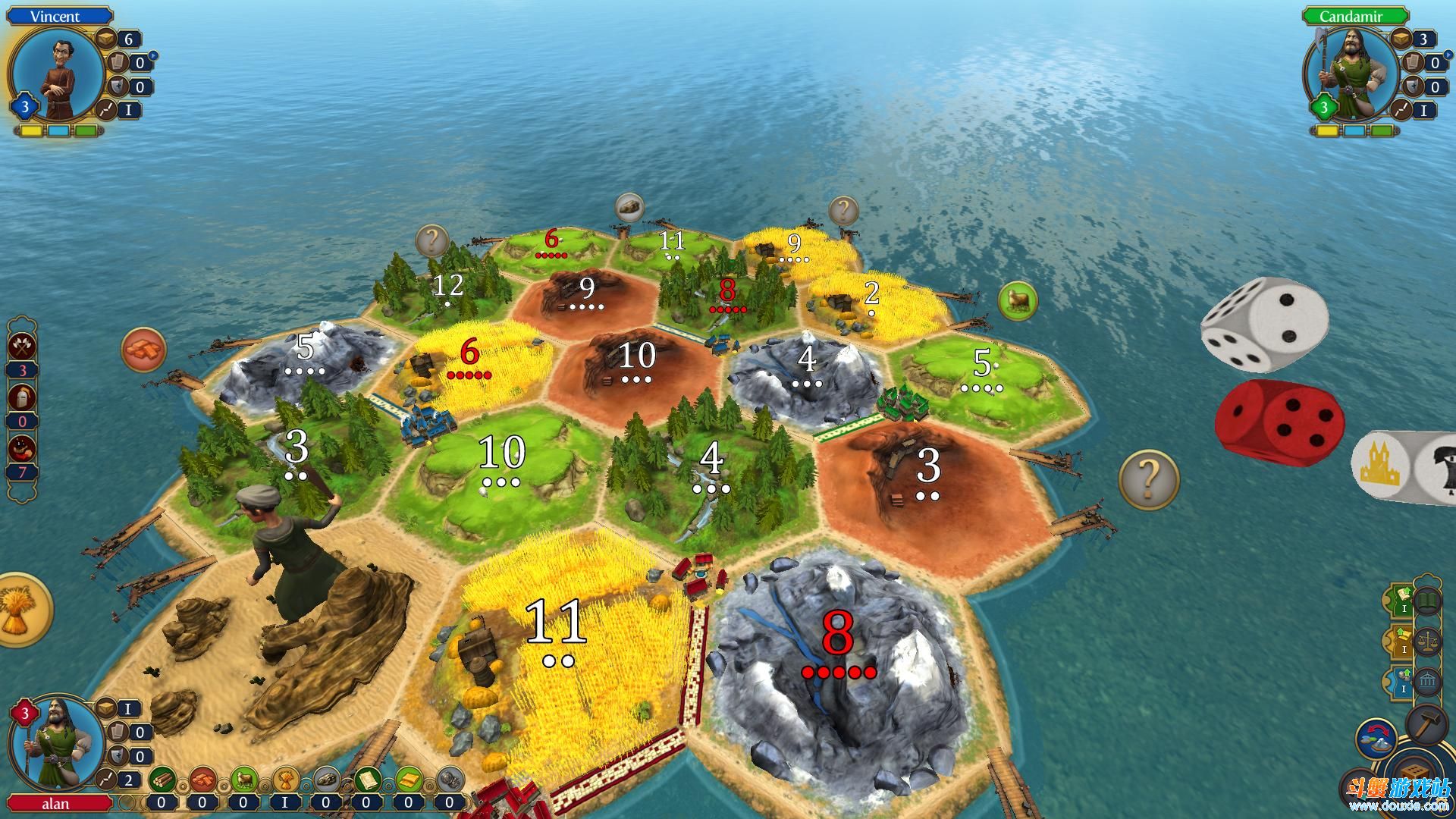This screenshot has width=1456, height=819.
Task: Select the golden scales trade improvement icon
Action: tap(1428, 642)
